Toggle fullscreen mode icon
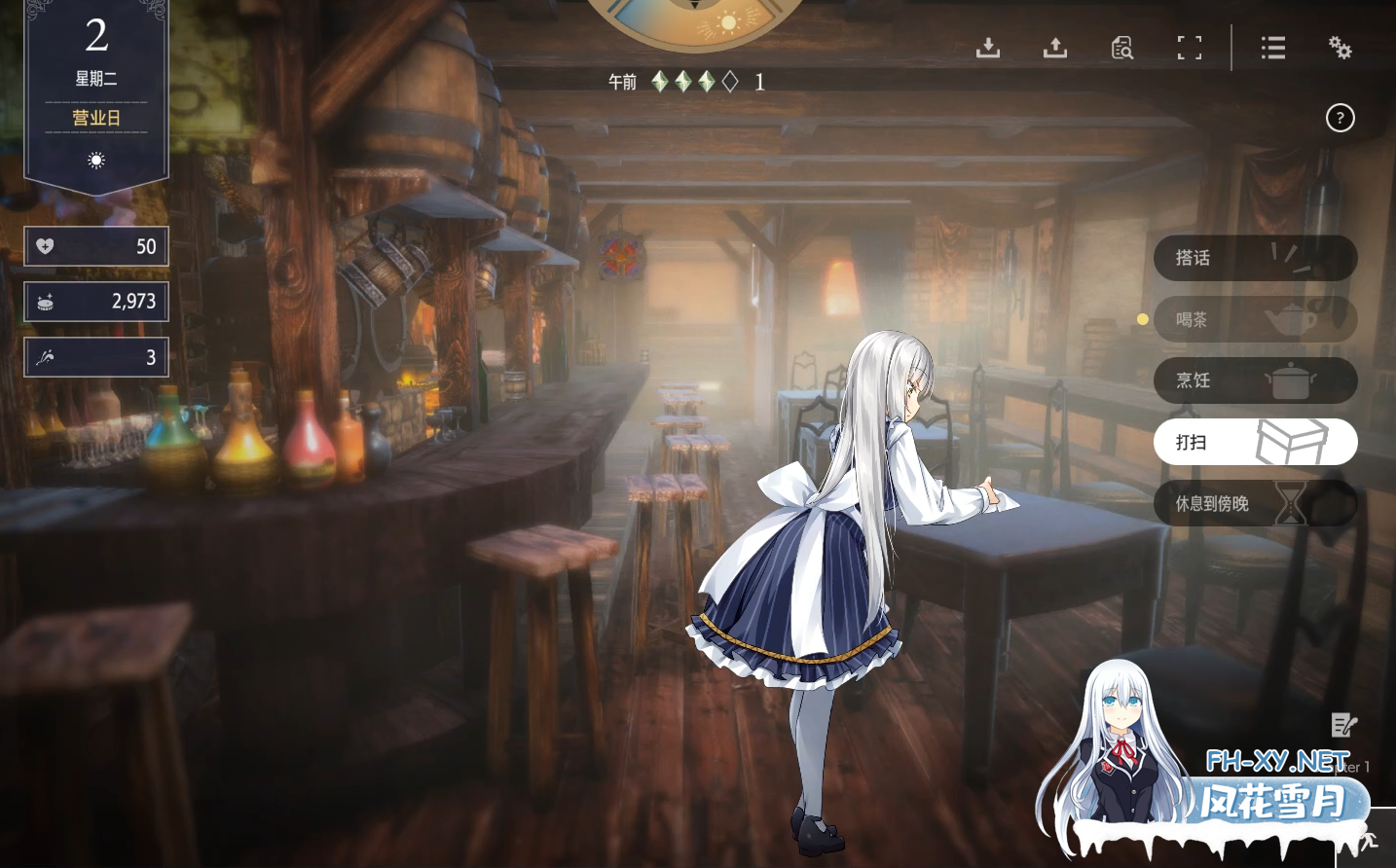 click(x=1189, y=48)
